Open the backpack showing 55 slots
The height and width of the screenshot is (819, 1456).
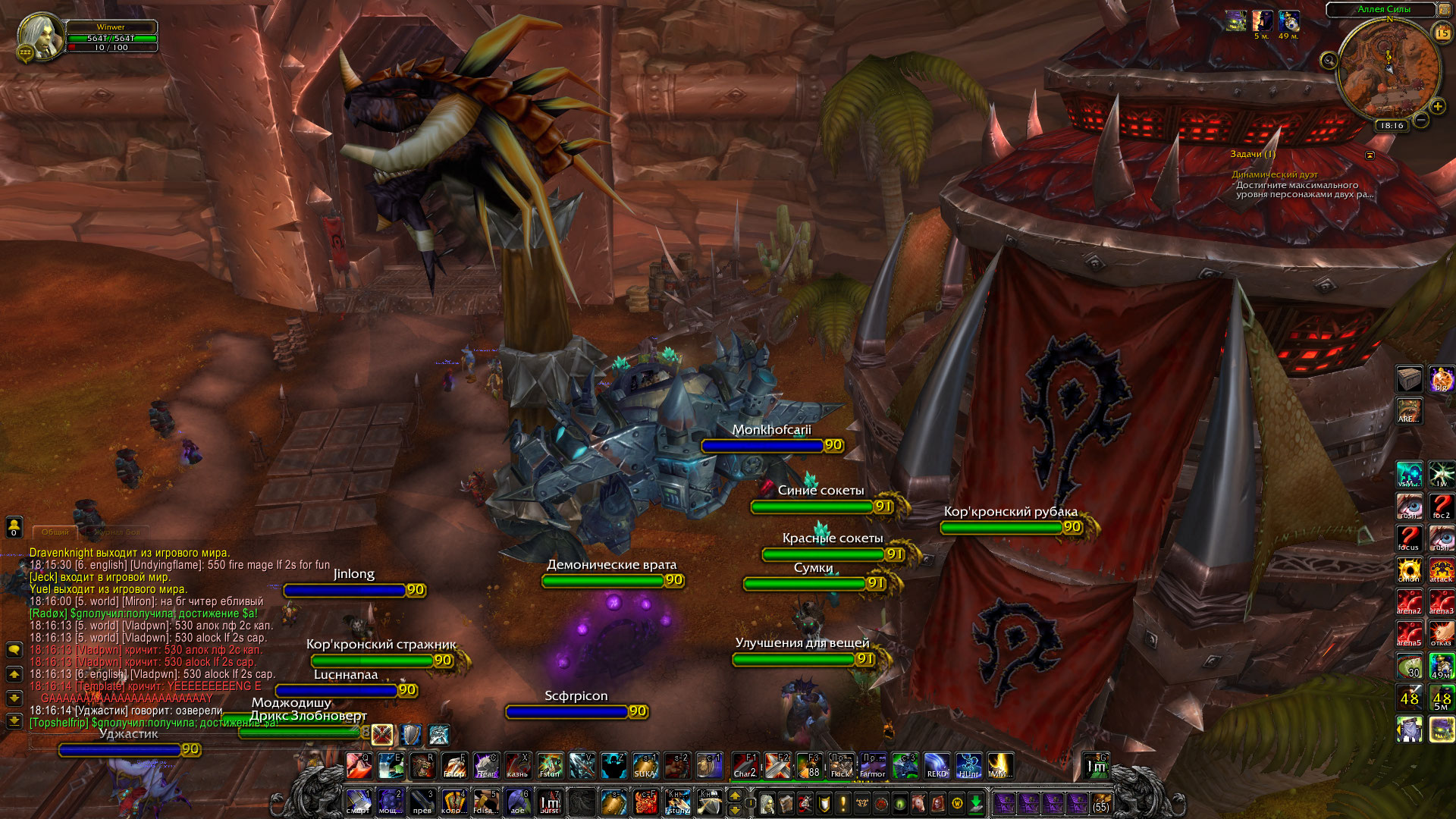click(1100, 802)
